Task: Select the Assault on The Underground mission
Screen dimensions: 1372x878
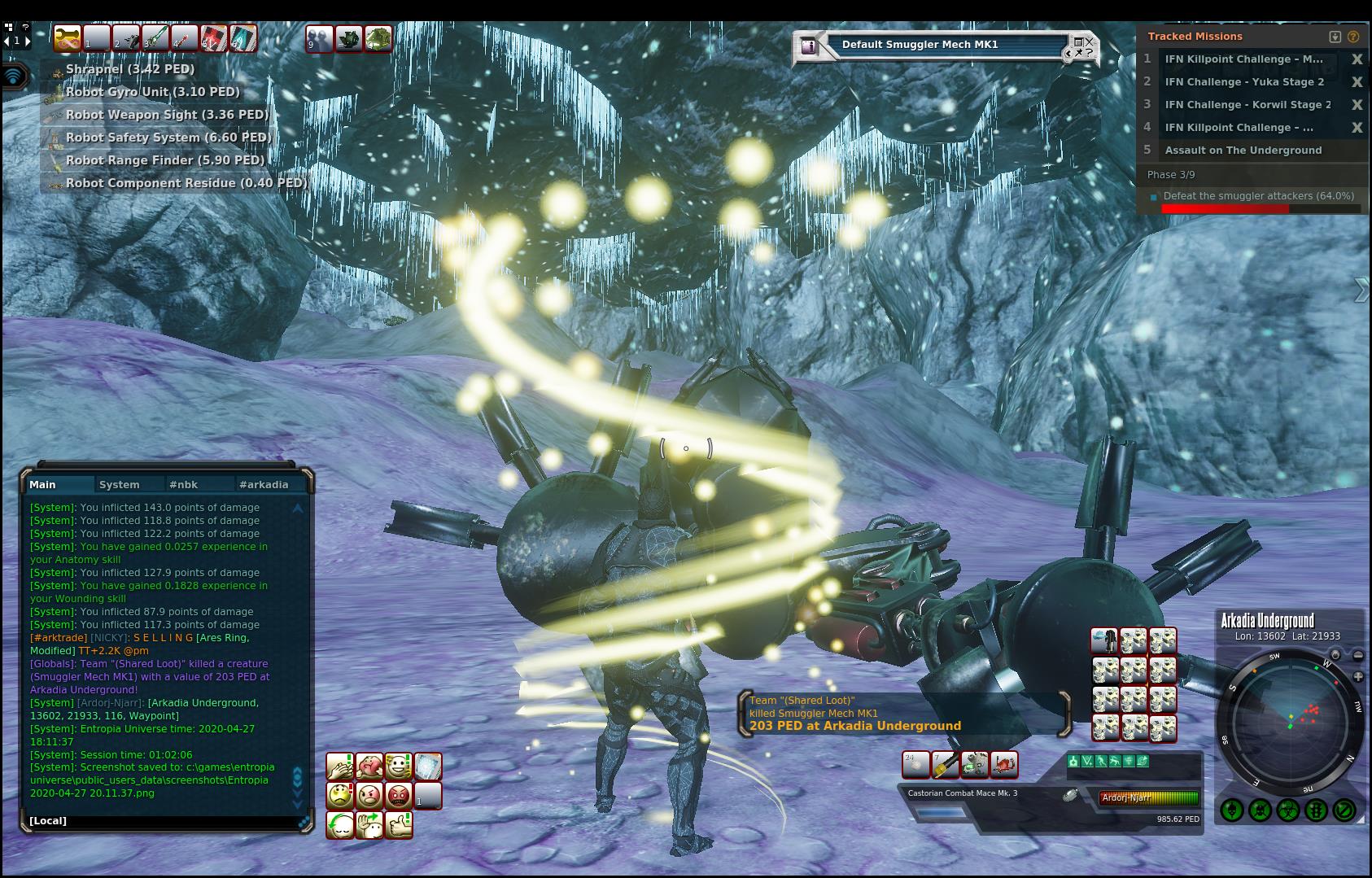Action: (1243, 151)
